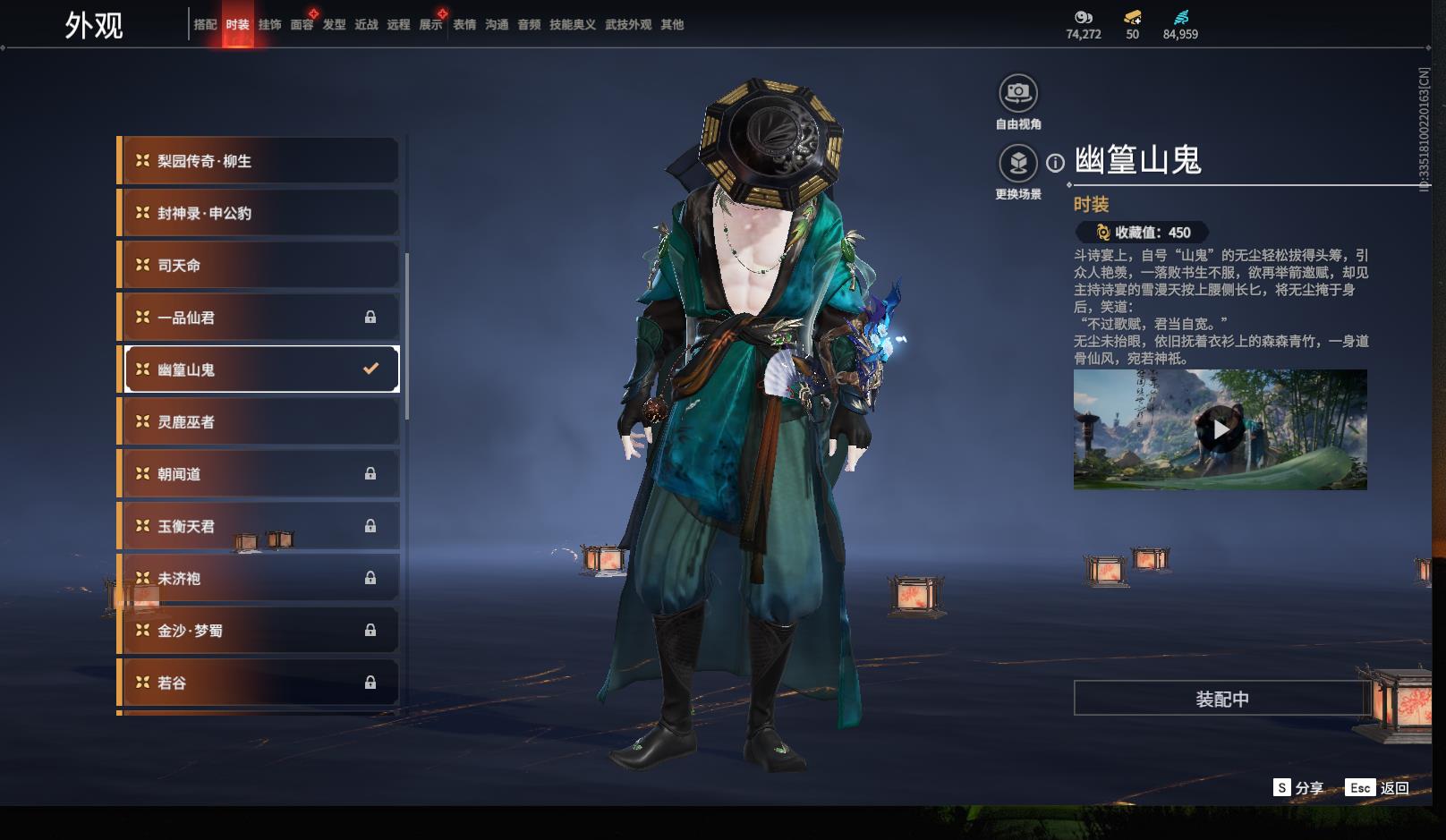Click the 装配中 equip button
Screen dimensions: 1446x840
pos(1221,699)
